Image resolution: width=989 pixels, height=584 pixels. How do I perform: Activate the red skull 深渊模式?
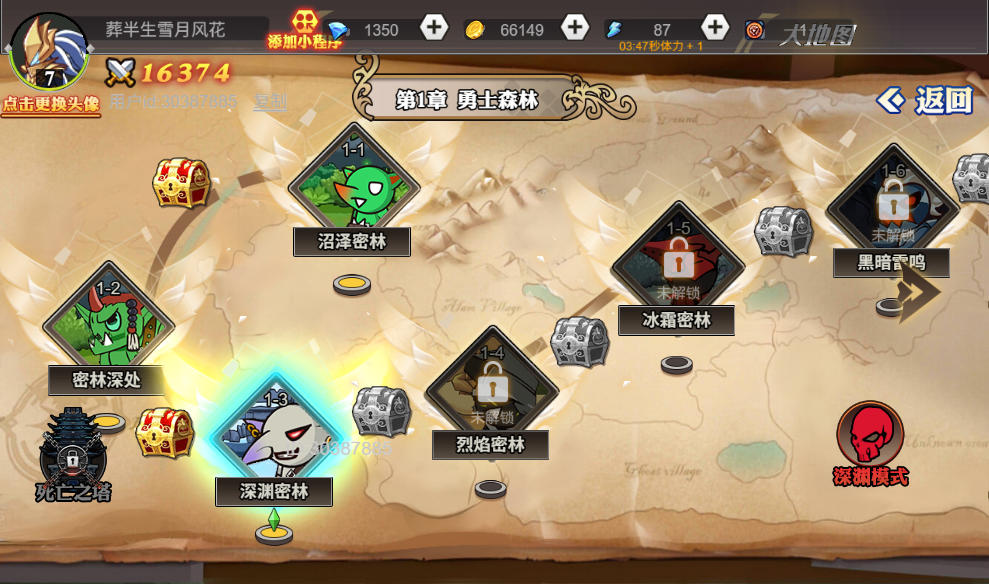point(870,440)
